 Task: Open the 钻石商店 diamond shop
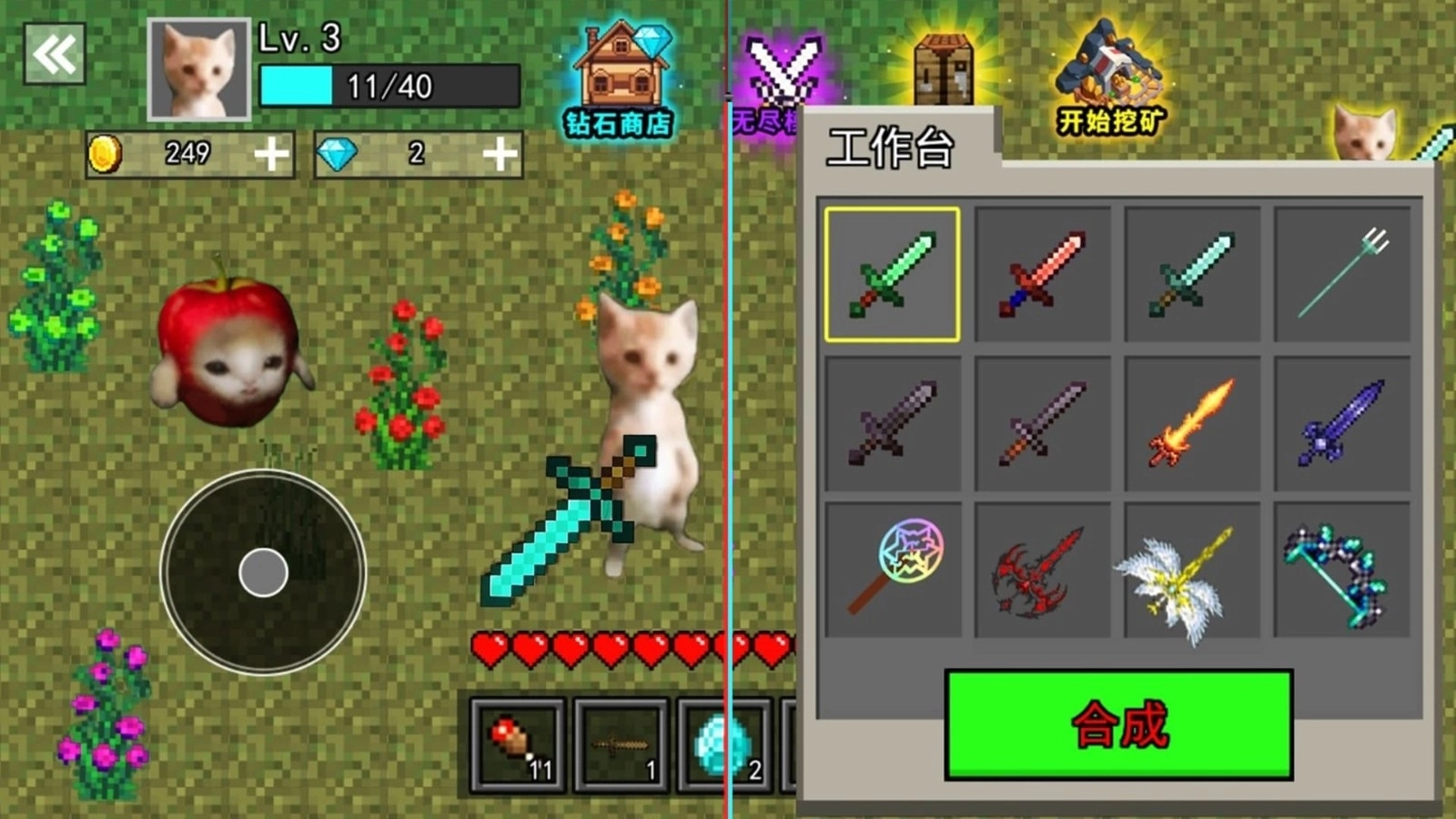(620, 80)
